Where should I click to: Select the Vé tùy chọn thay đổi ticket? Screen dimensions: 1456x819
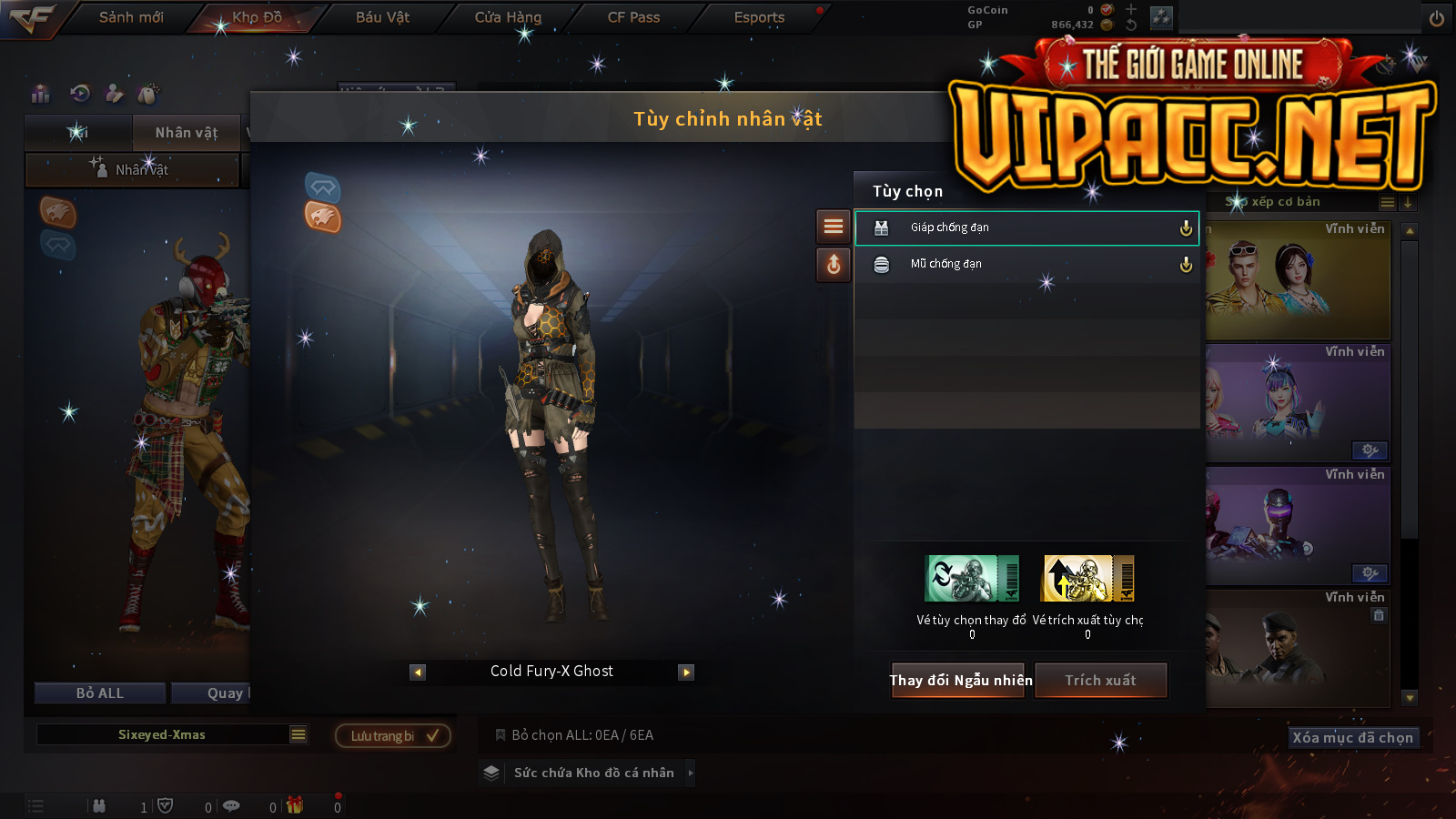tap(971, 579)
